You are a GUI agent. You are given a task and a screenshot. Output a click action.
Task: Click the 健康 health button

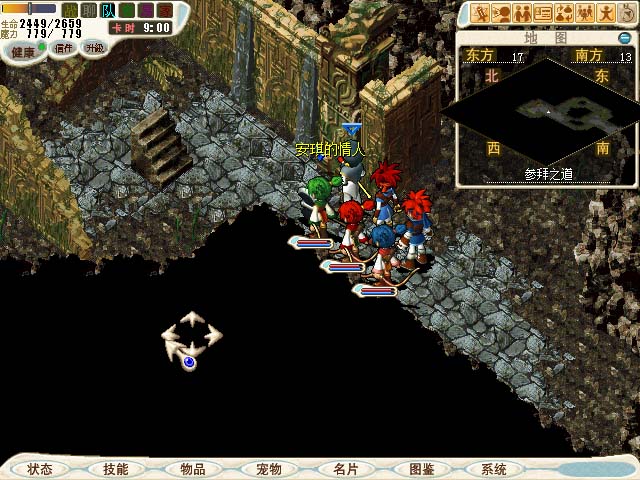[22, 51]
